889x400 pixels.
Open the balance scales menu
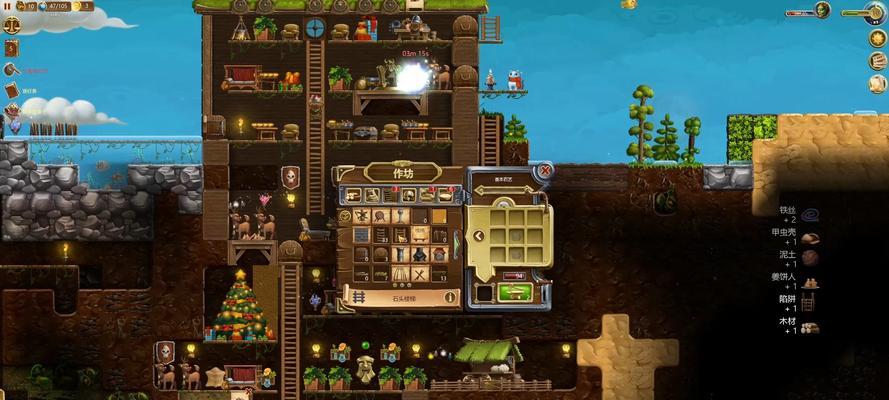tap(12, 22)
